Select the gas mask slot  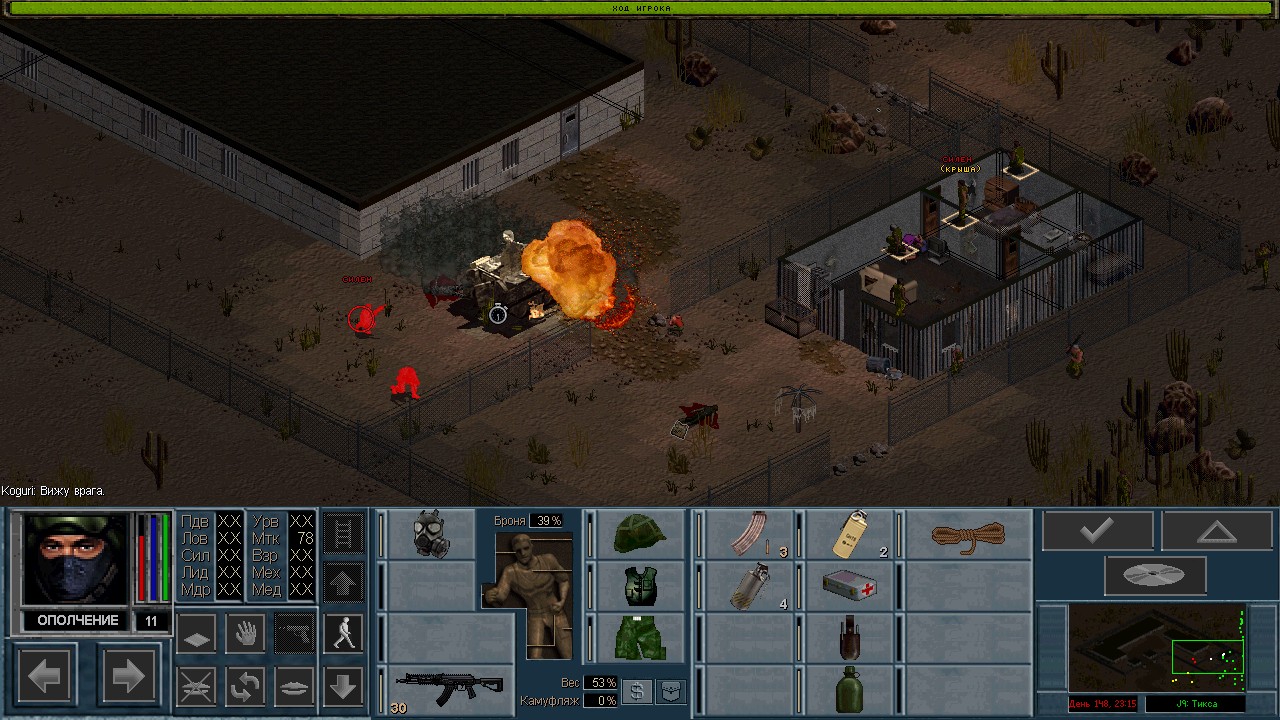(x=431, y=534)
